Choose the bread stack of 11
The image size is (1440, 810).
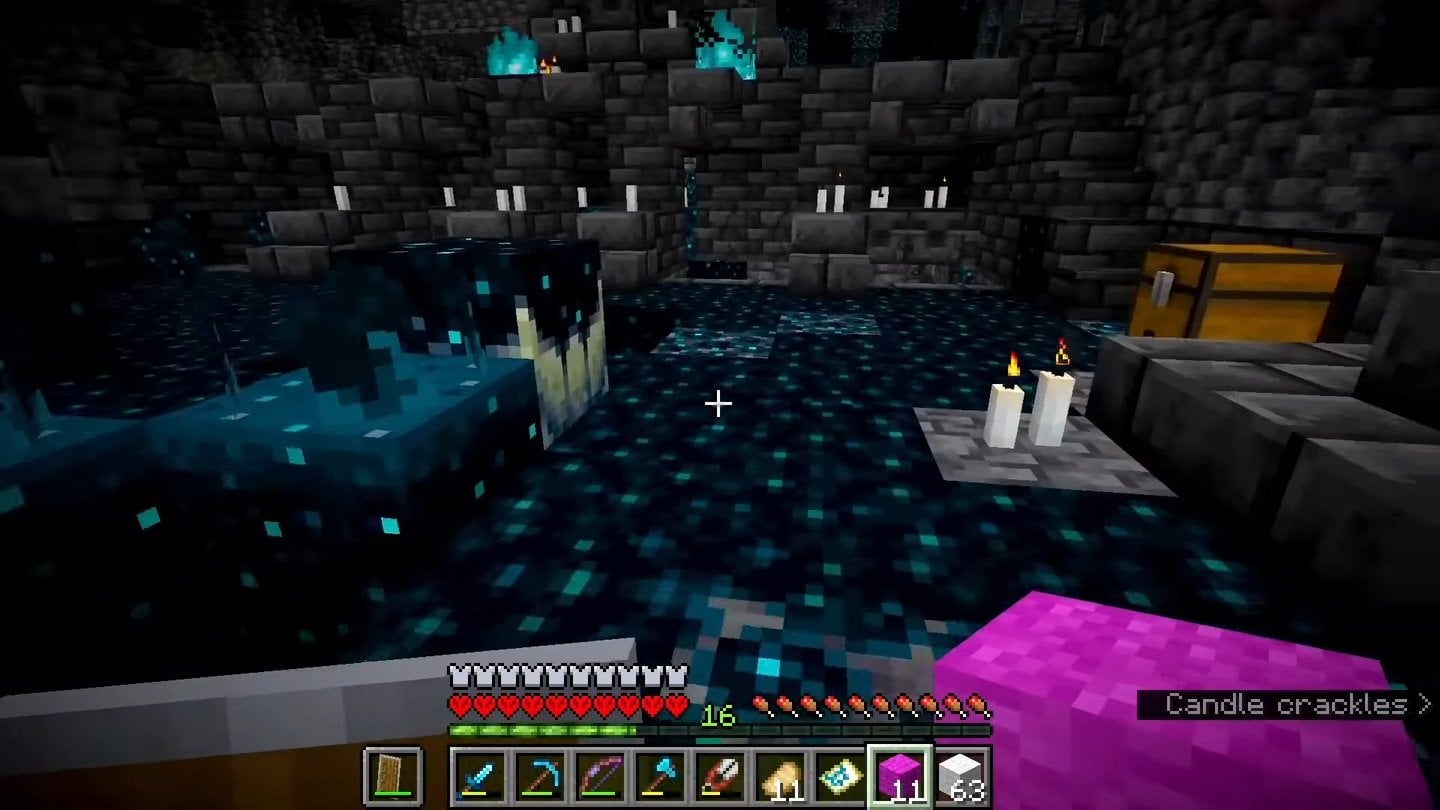click(x=780, y=777)
